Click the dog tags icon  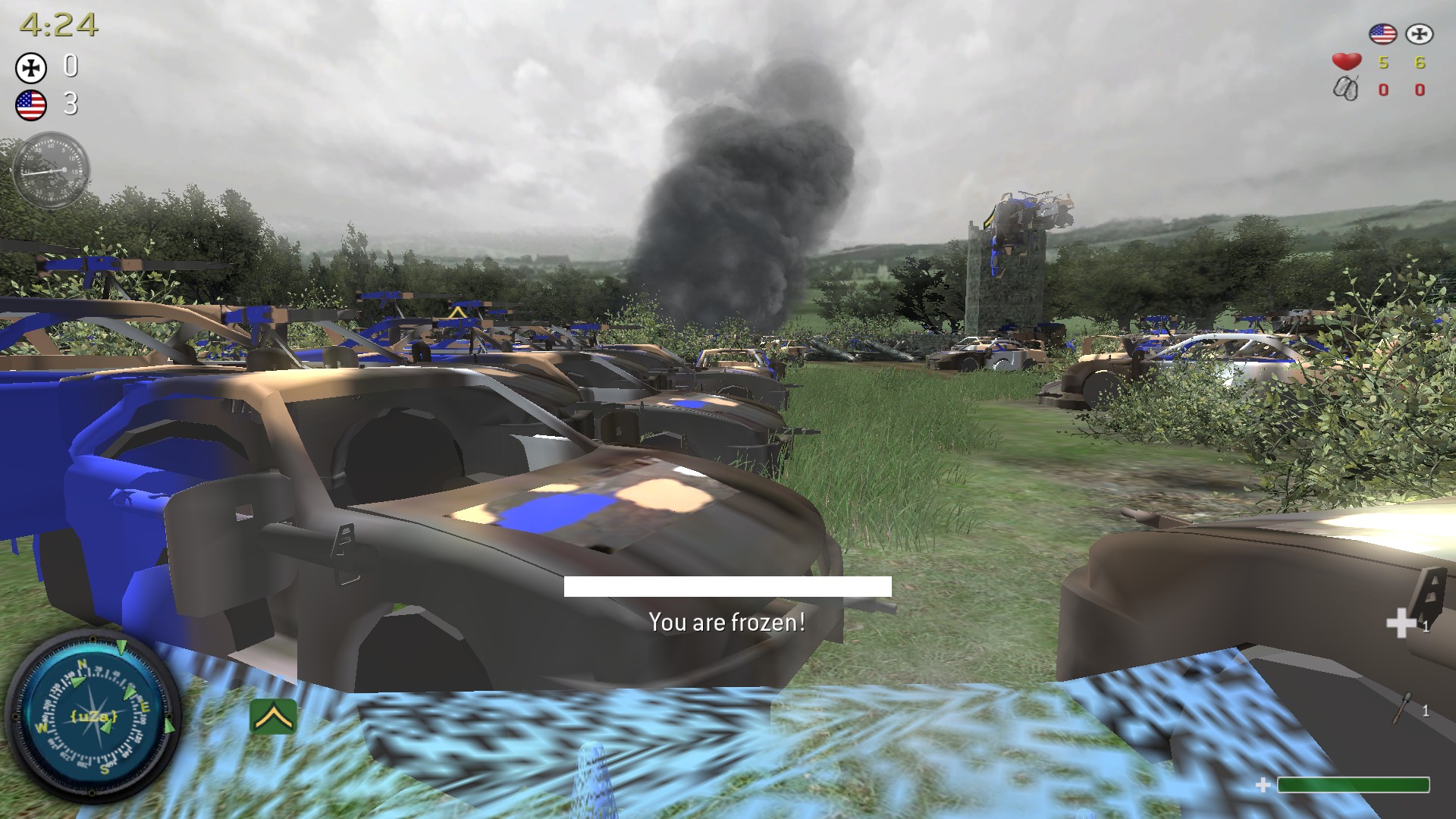1346,89
